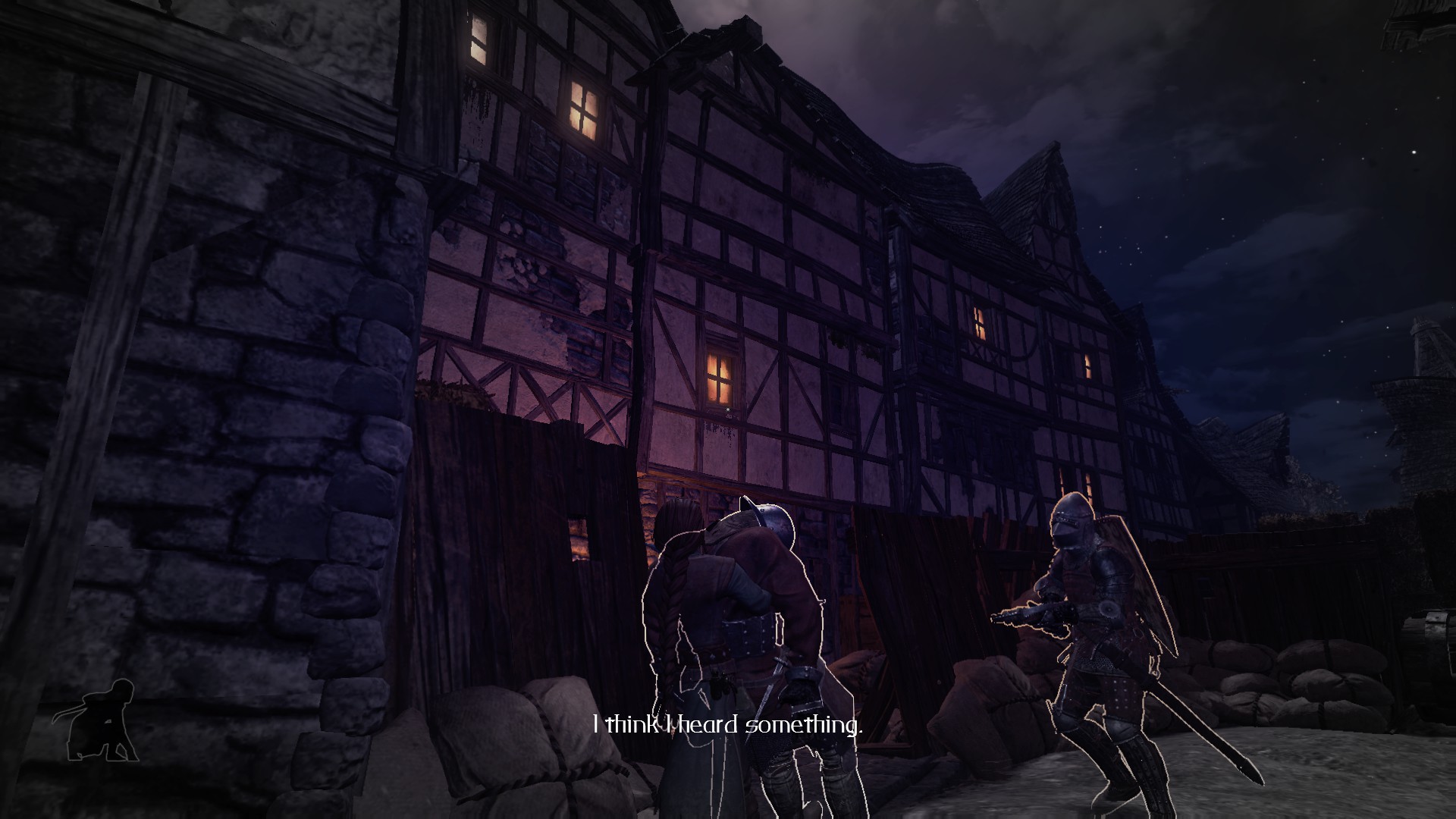Click the lit window on the right building
The height and width of the screenshot is (819, 1456).
[978, 322]
